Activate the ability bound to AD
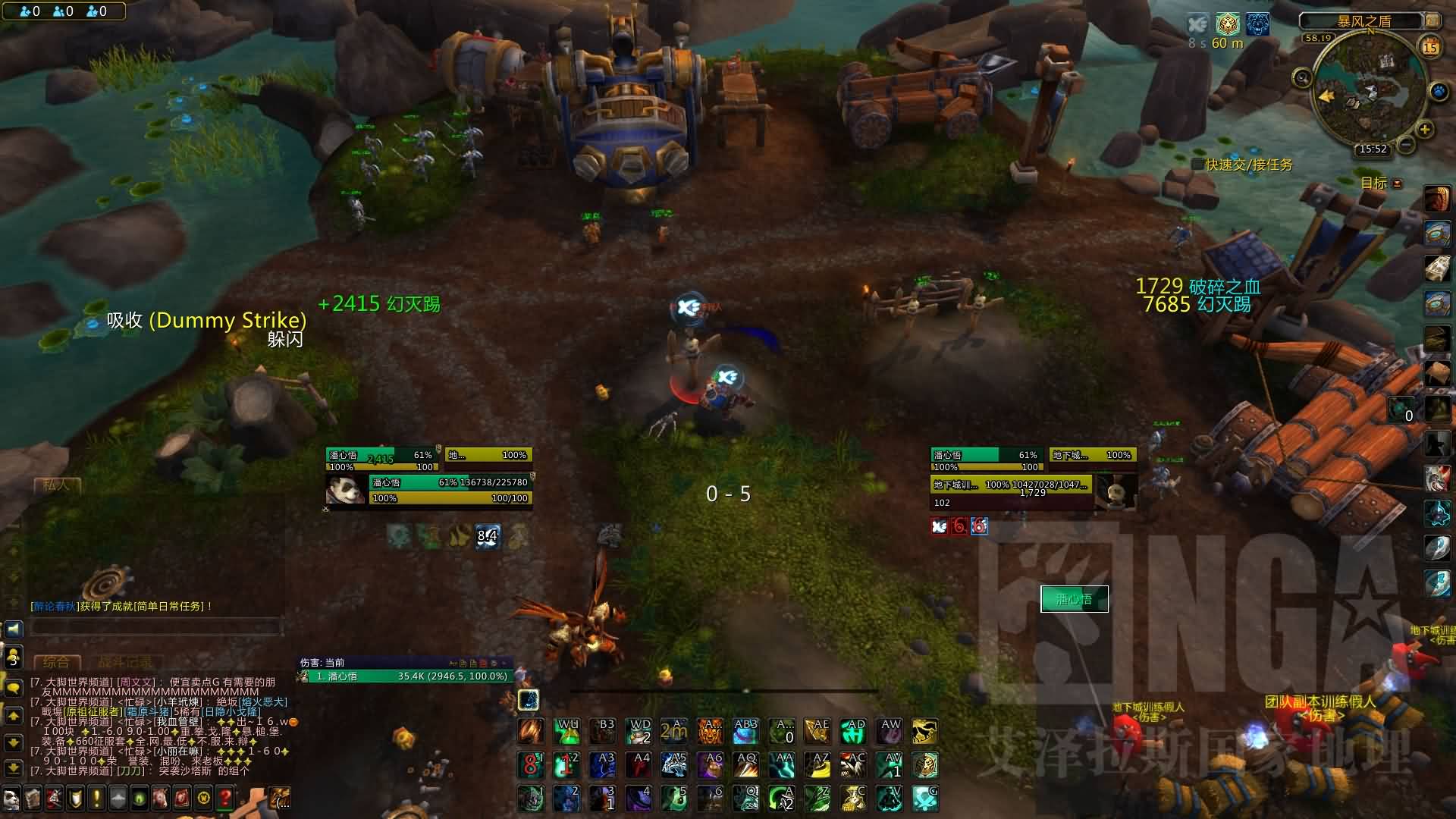Viewport: 1456px width, 819px height. click(854, 732)
